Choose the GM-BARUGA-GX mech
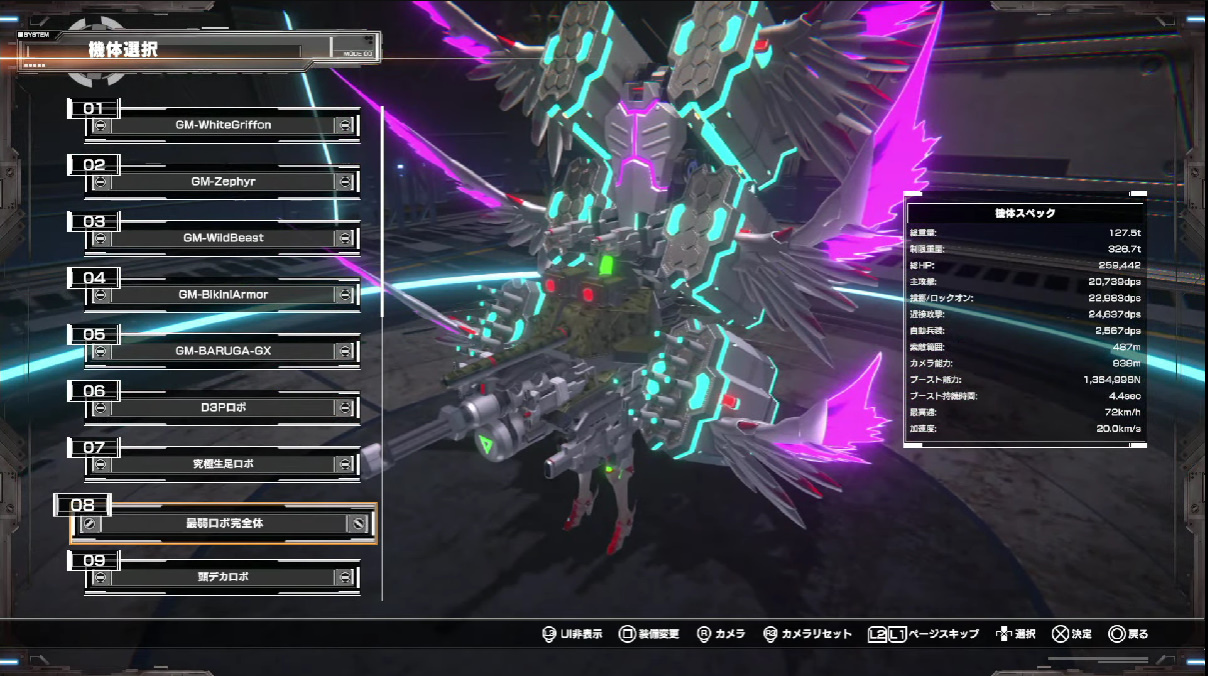This screenshot has height=676, width=1208. point(224,351)
